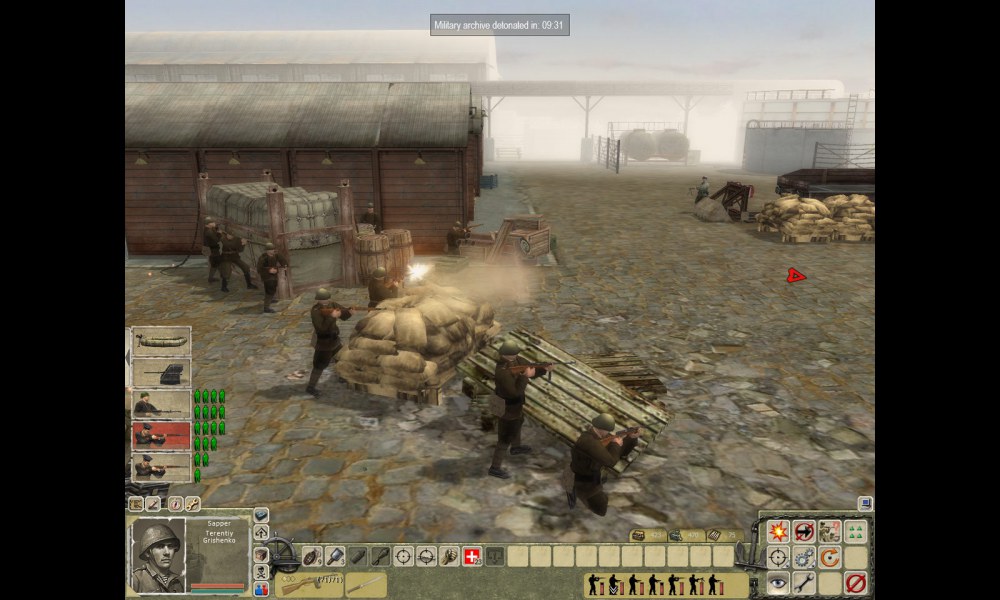
Task: Select the fist melee action icon
Action: tap(449, 556)
